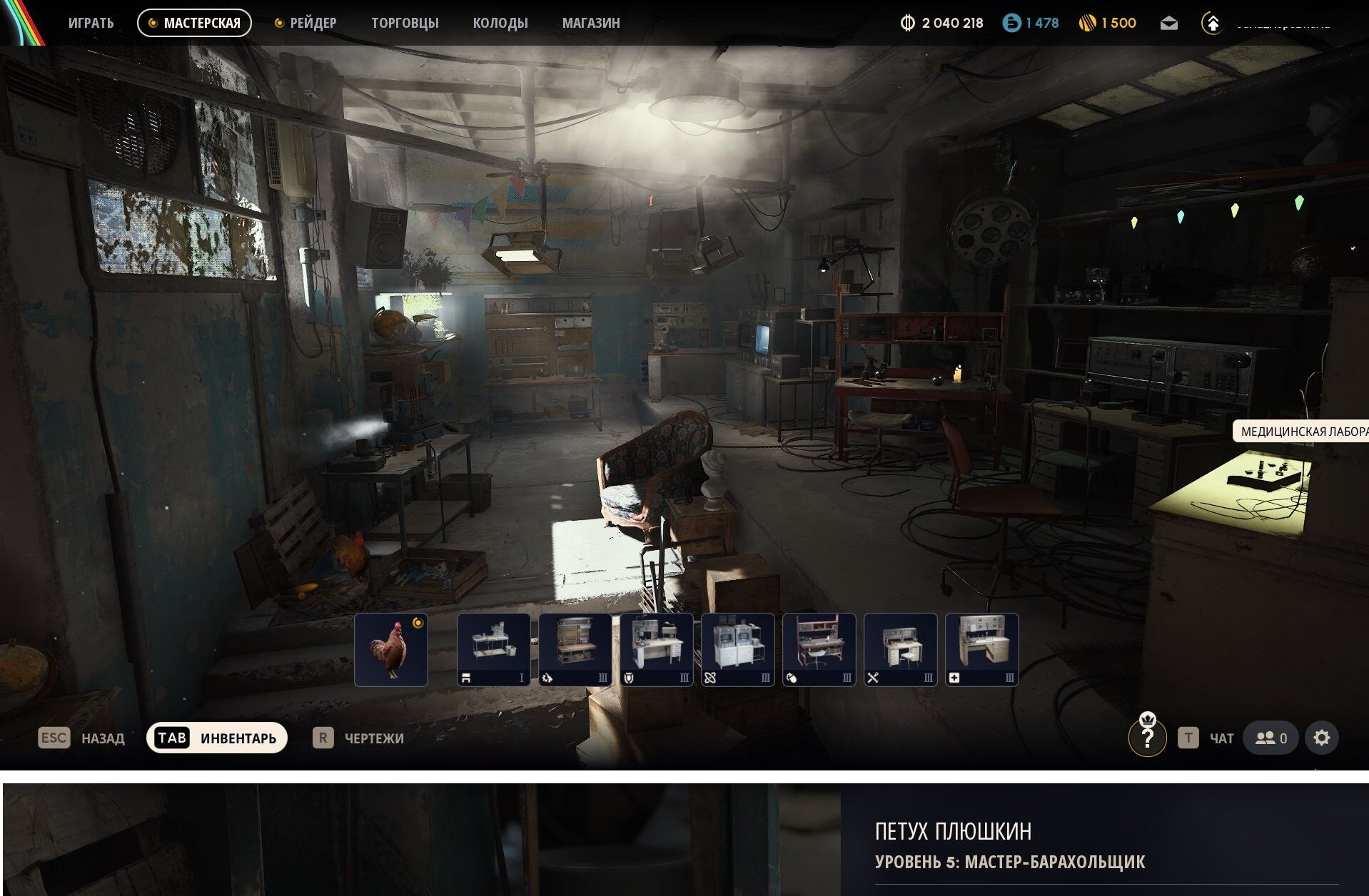
Task: Switch to the Рейдер tab
Action: click(305, 23)
